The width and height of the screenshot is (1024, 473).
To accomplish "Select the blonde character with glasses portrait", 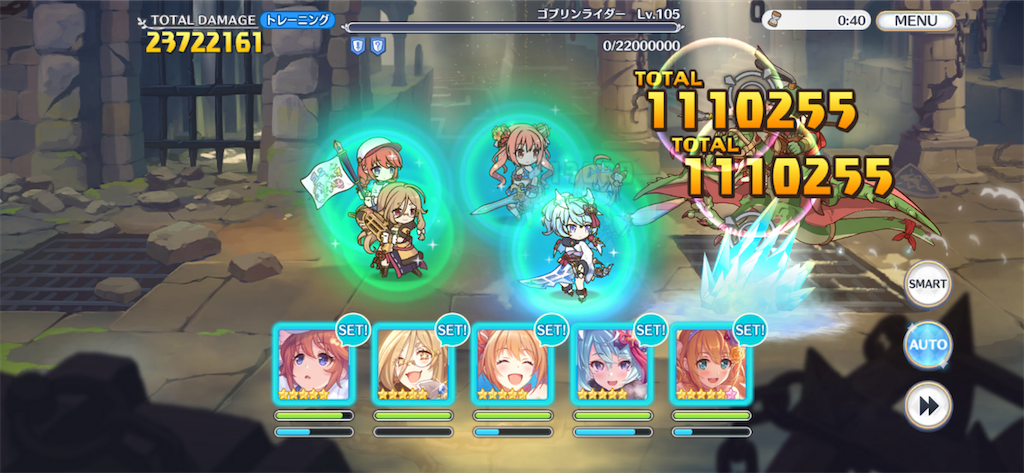I will coord(412,363).
